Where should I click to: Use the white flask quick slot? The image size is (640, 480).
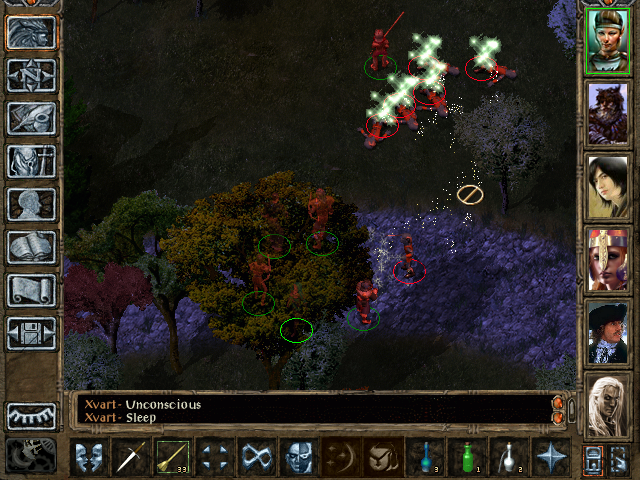tap(510, 457)
